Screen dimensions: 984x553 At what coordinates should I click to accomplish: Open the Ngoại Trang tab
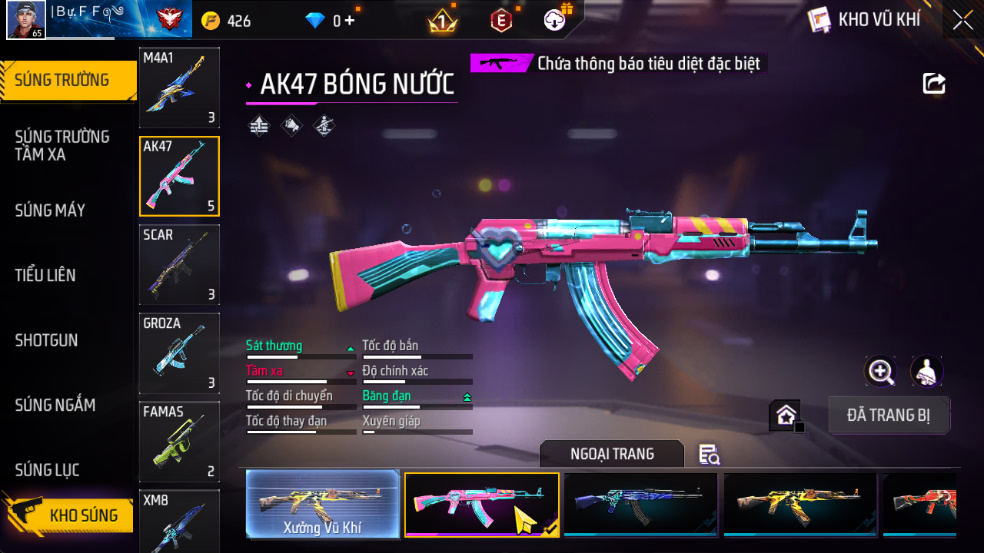pos(612,454)
